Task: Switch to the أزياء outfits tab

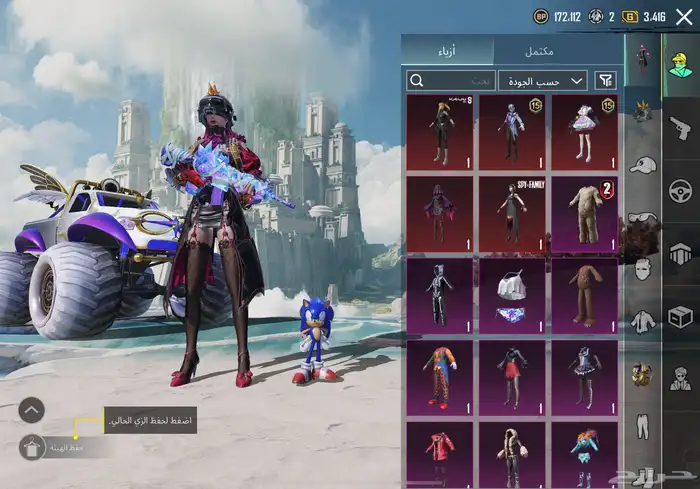Action: [x=448, y=51]
